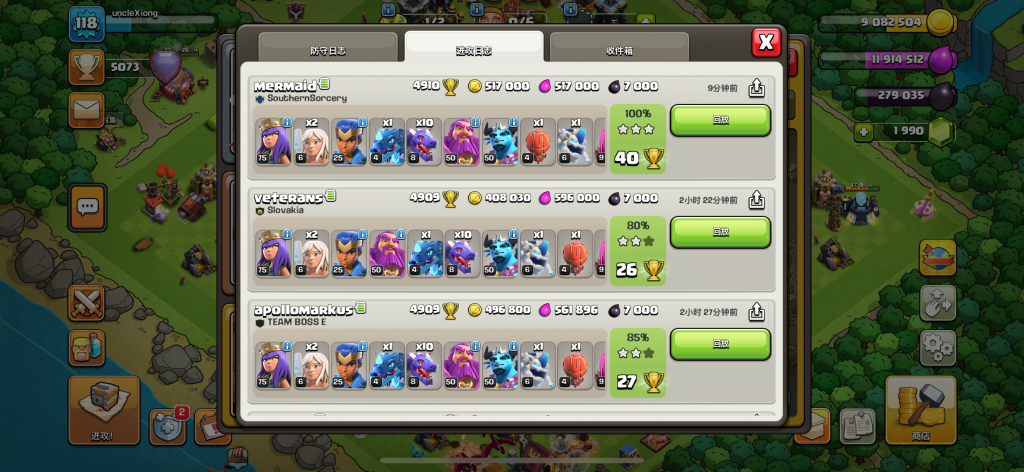Watch the replay of the Mermaid attack
Image resolution: width=1024 pixels, height=472 pixels.
720,120
